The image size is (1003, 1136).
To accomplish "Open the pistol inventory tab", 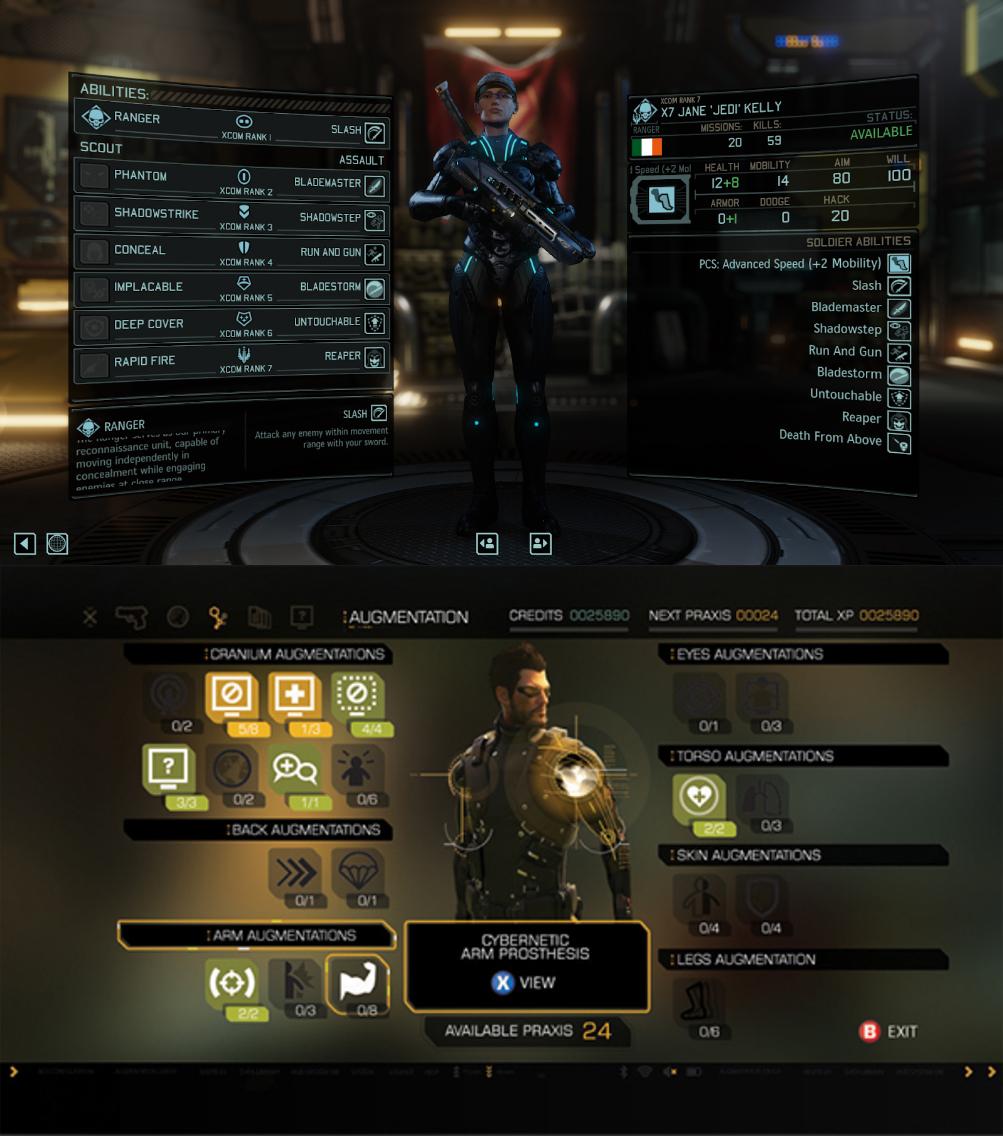I will tap(131, 617).
